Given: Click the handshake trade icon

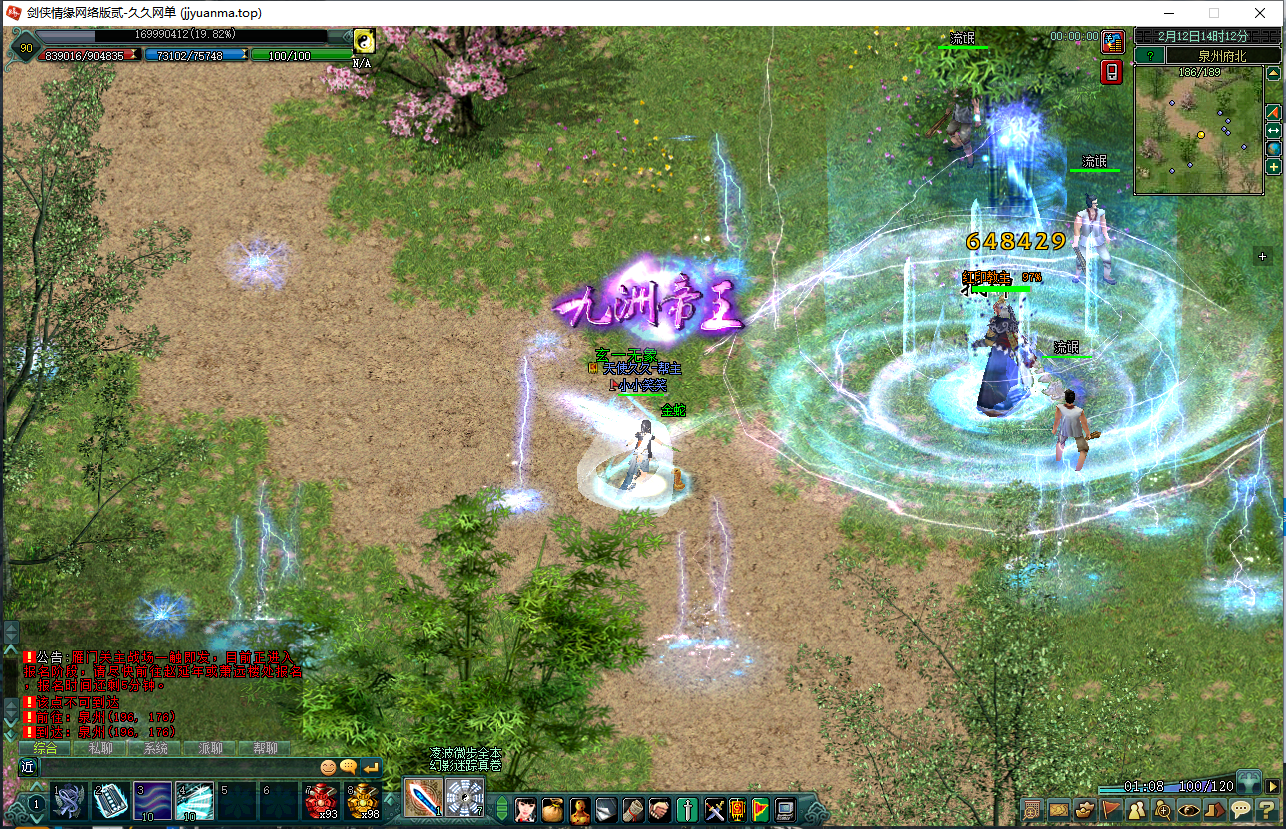Looking at the screenshot, I should (660, 809).
